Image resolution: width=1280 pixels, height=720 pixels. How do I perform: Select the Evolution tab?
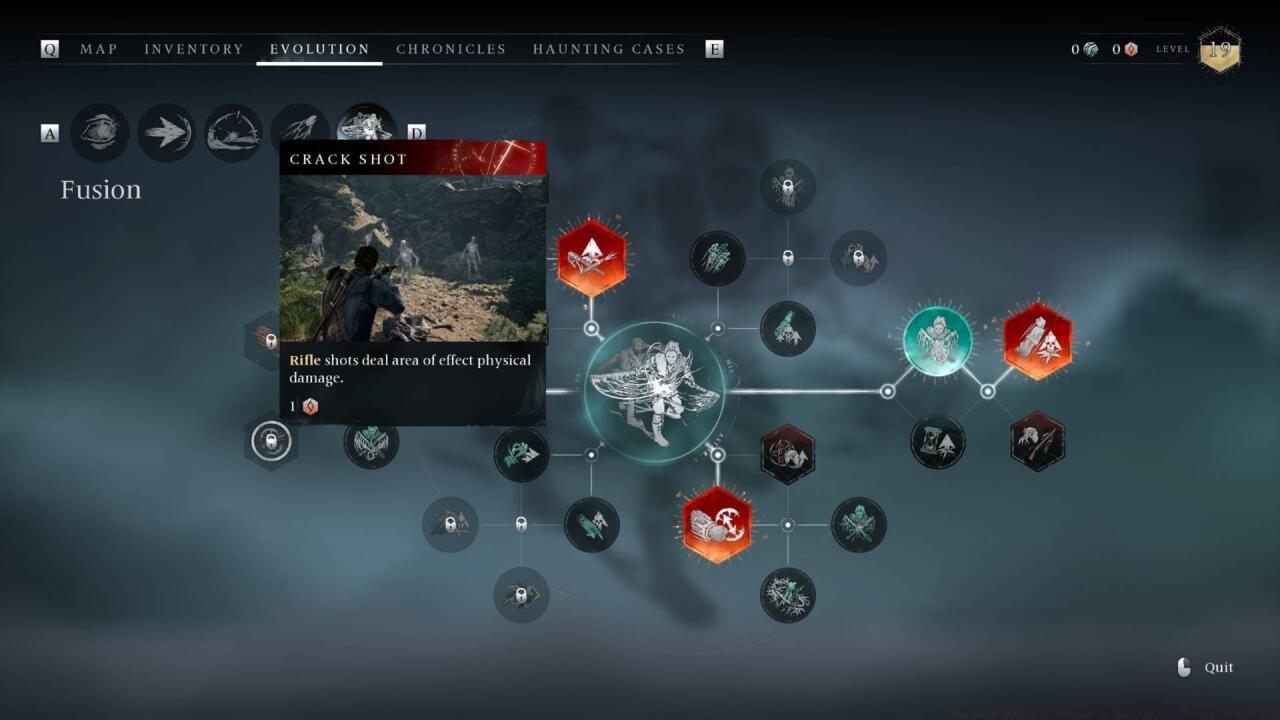[319, 49]
